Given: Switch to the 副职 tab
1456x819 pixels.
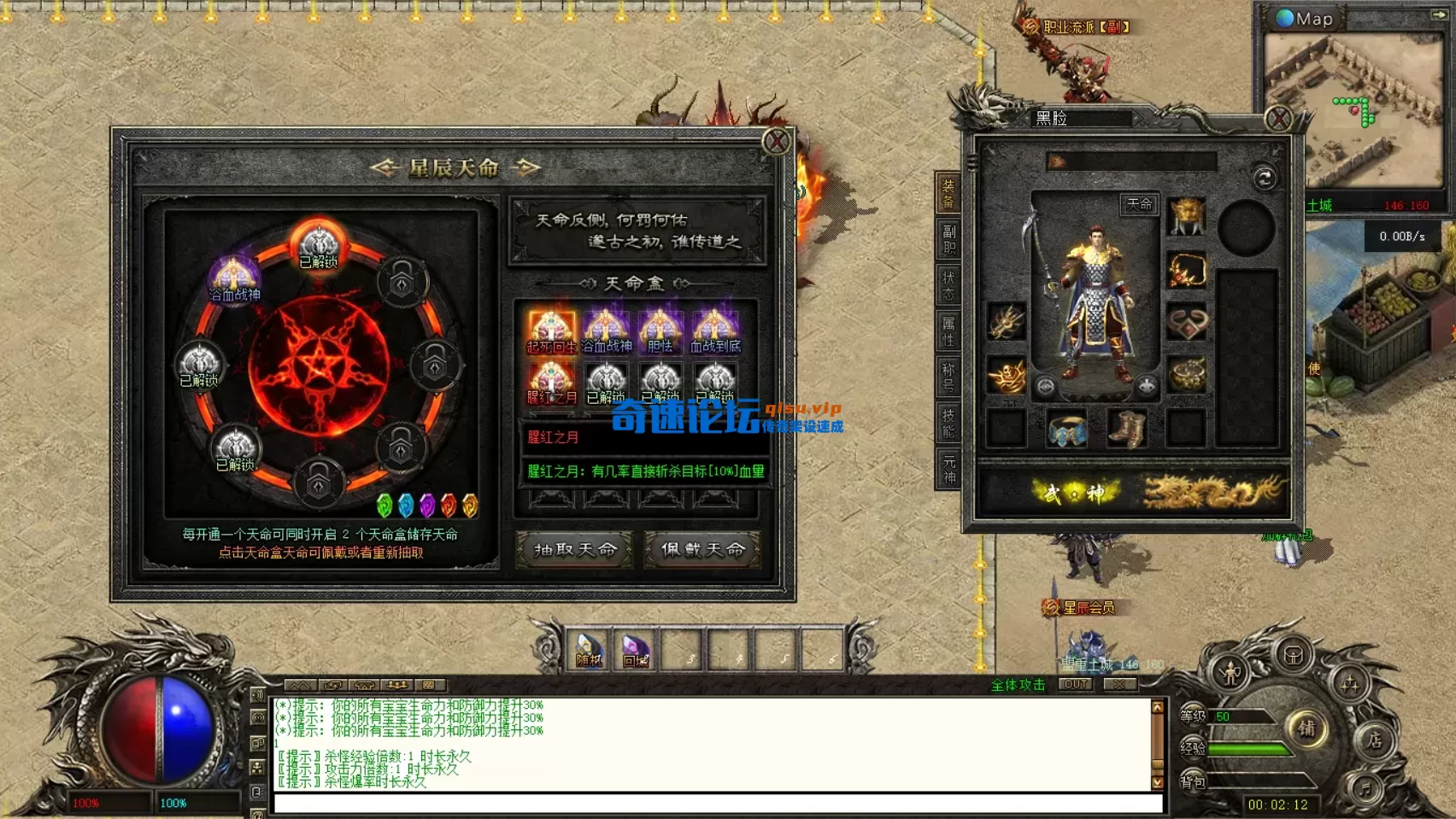Looking at the screenshot, I should (x=948, y=239).
